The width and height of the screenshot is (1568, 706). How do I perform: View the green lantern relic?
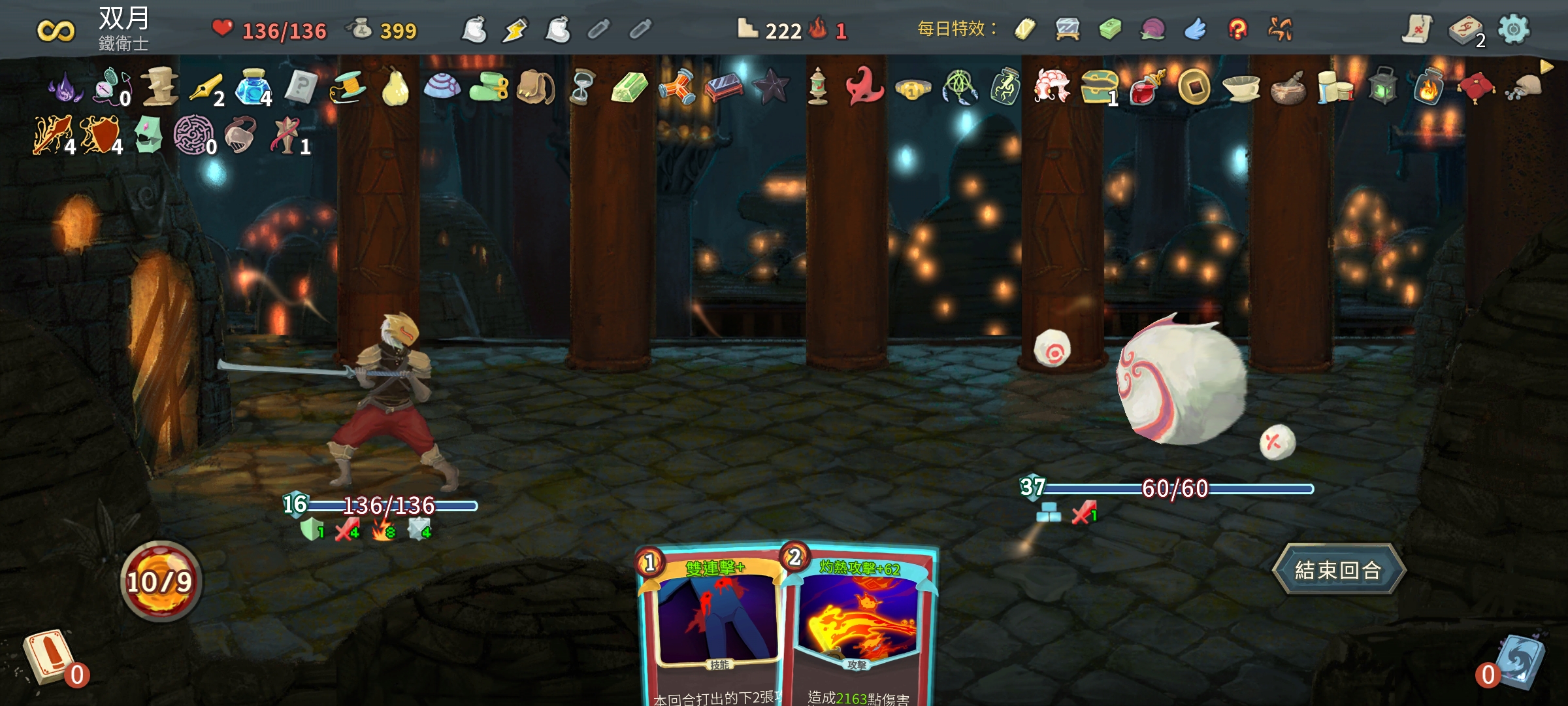click(1382, 88)
